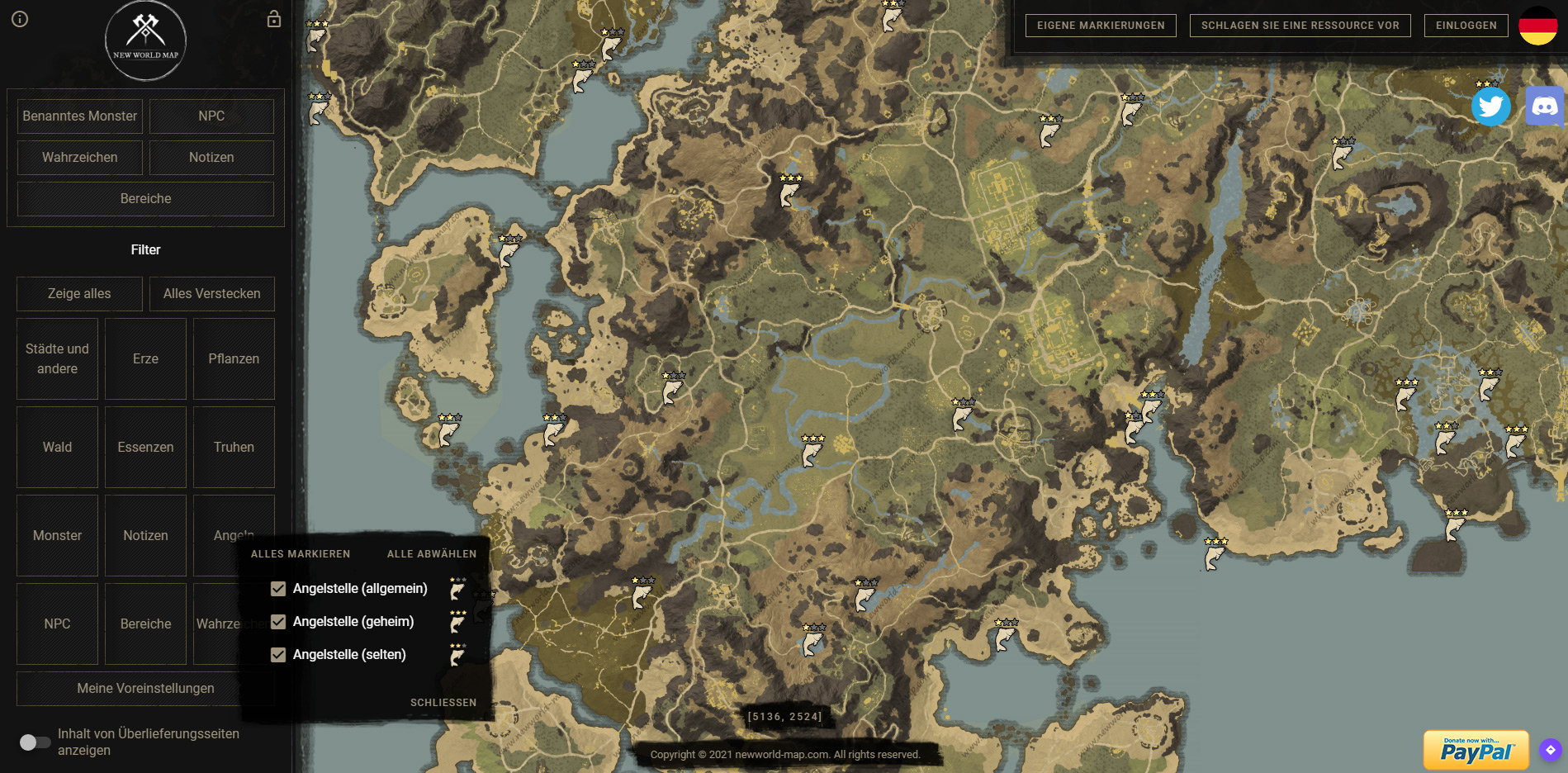Viewport: 1568px width, 773px height.
Task: Uncheck Angelstelle (geheim)
Action: pos(278,622)
